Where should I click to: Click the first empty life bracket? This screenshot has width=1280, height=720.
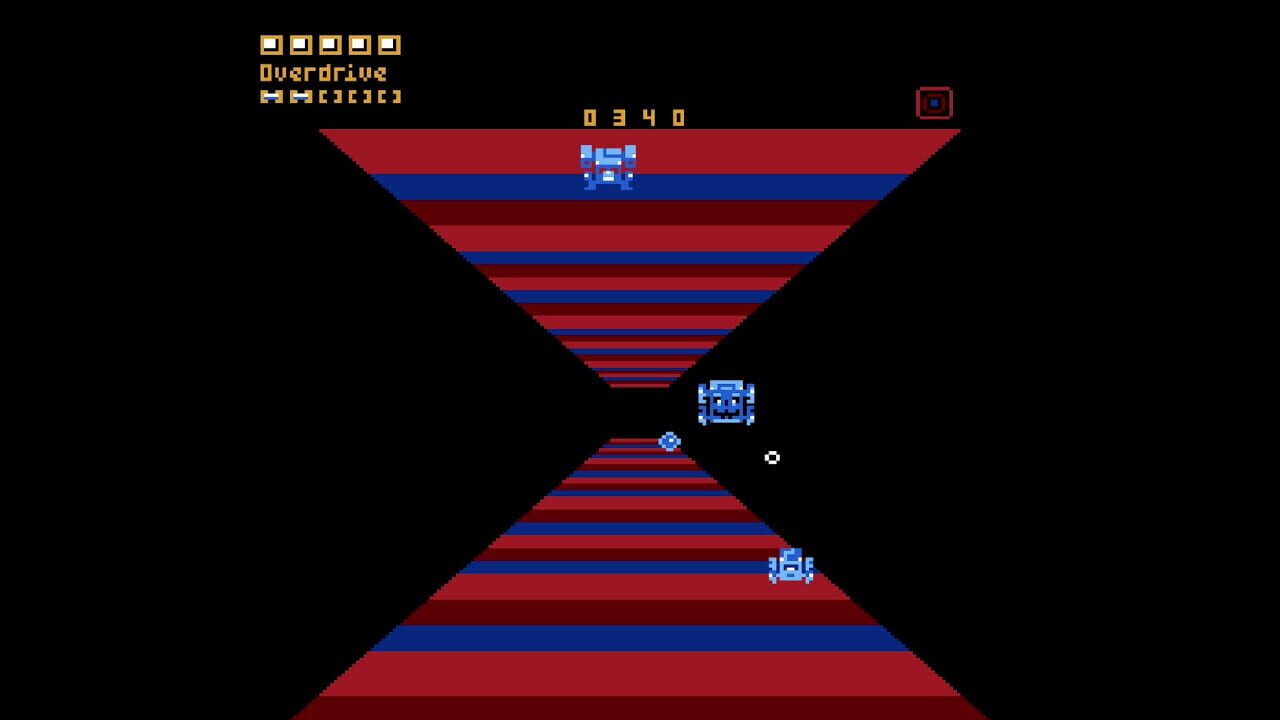tap(328, 96)
